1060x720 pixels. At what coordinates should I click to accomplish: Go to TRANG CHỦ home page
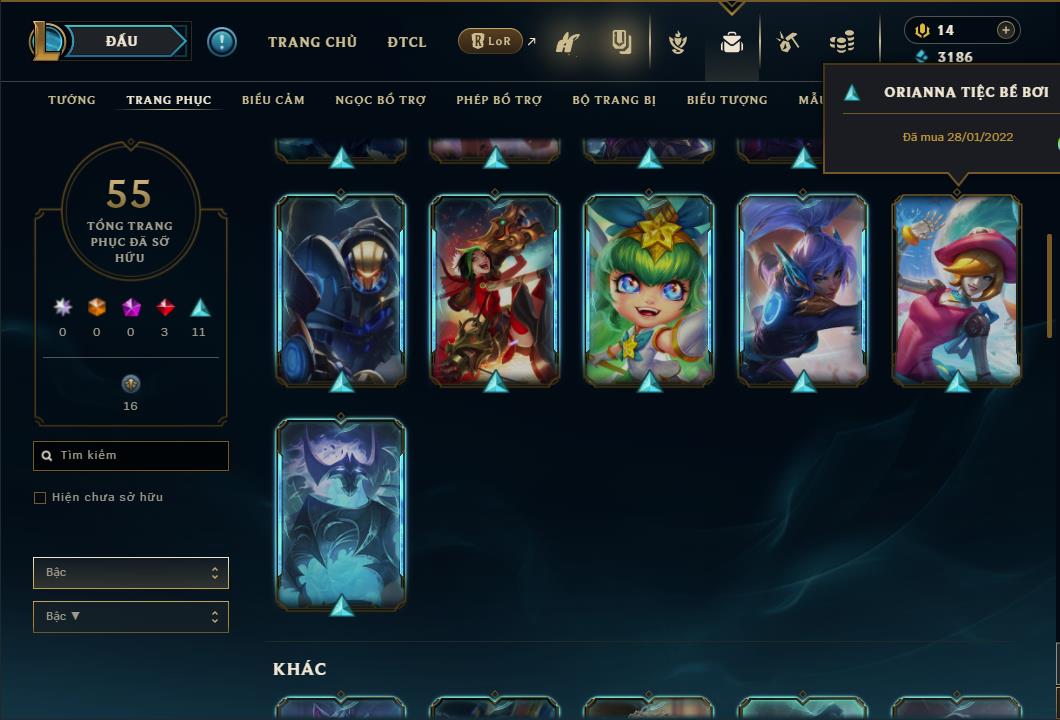[x=312, y=42]
